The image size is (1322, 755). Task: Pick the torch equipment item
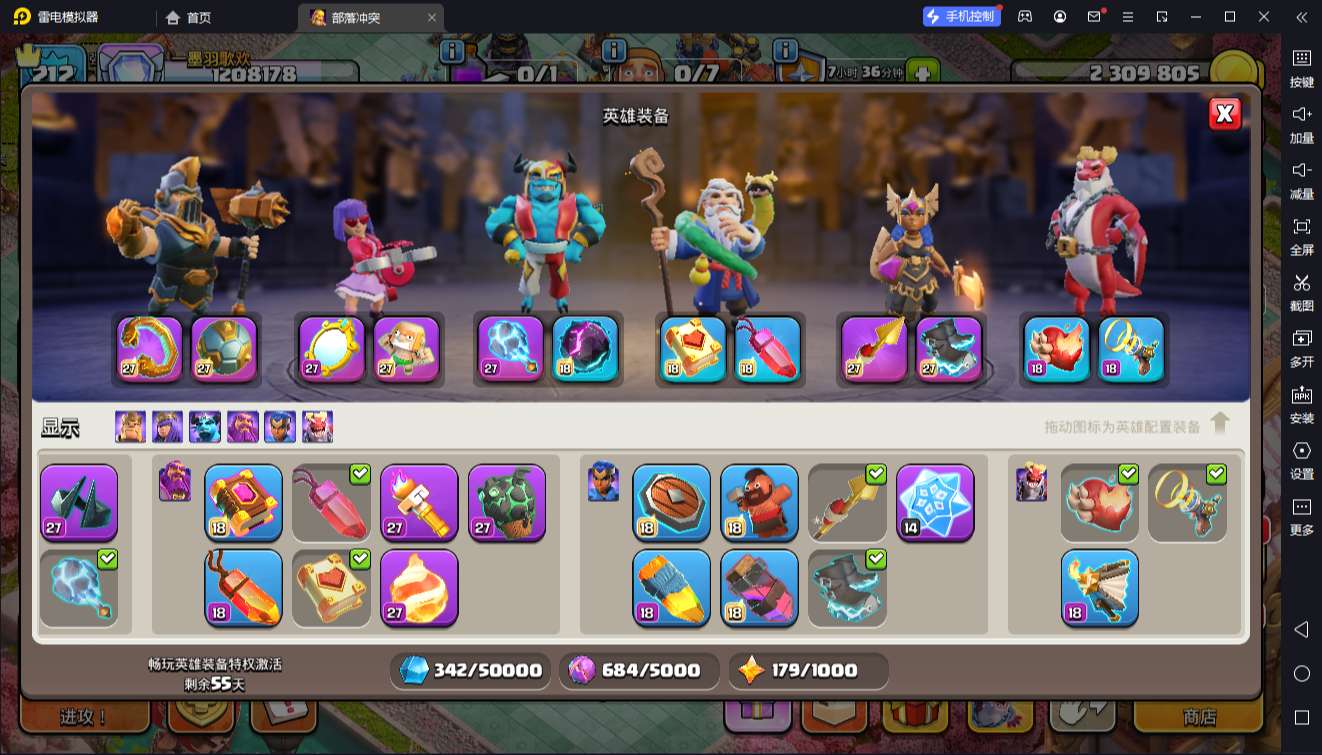click(419, 502)
